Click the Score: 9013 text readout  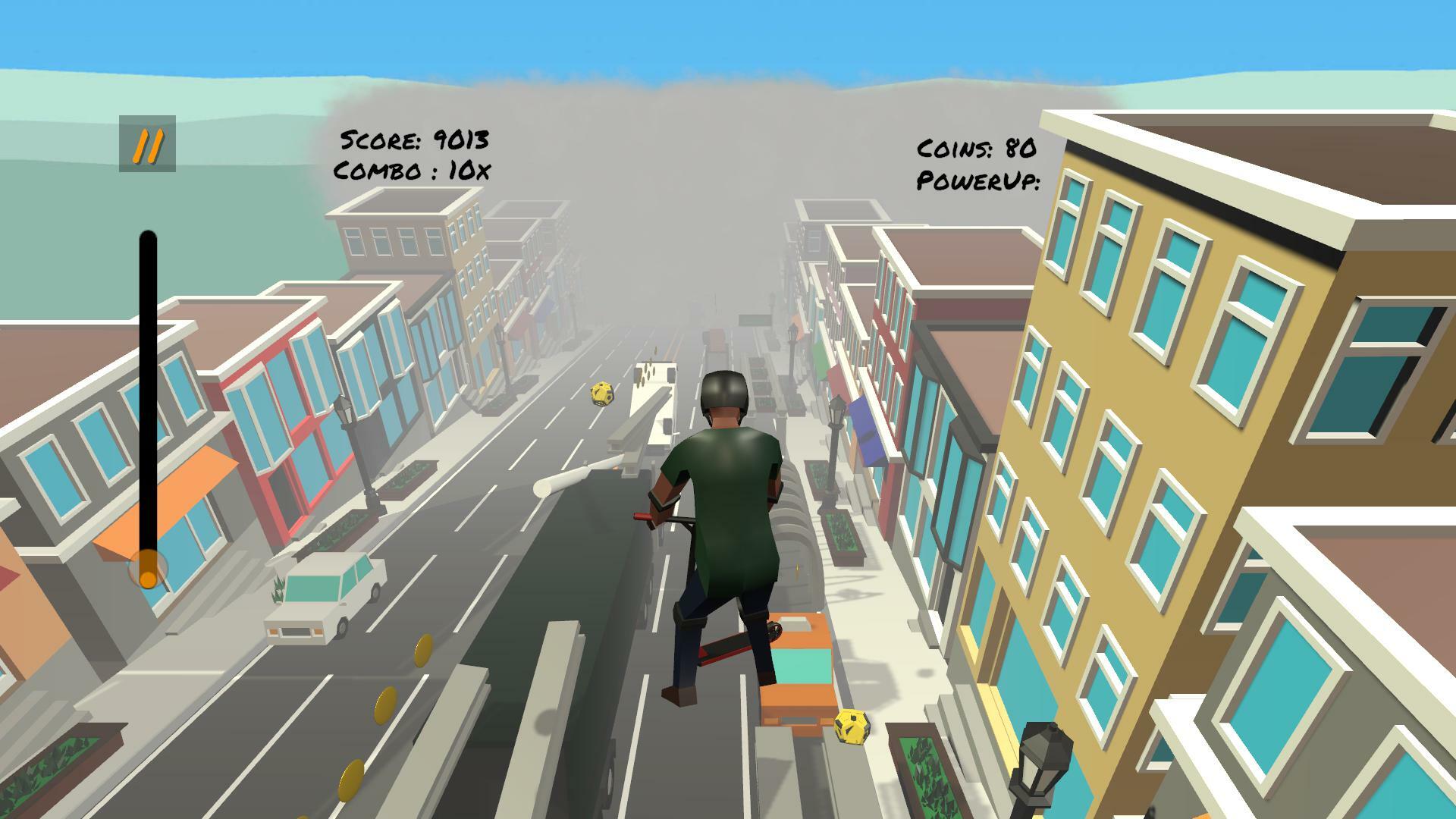[x=417, y=140]
